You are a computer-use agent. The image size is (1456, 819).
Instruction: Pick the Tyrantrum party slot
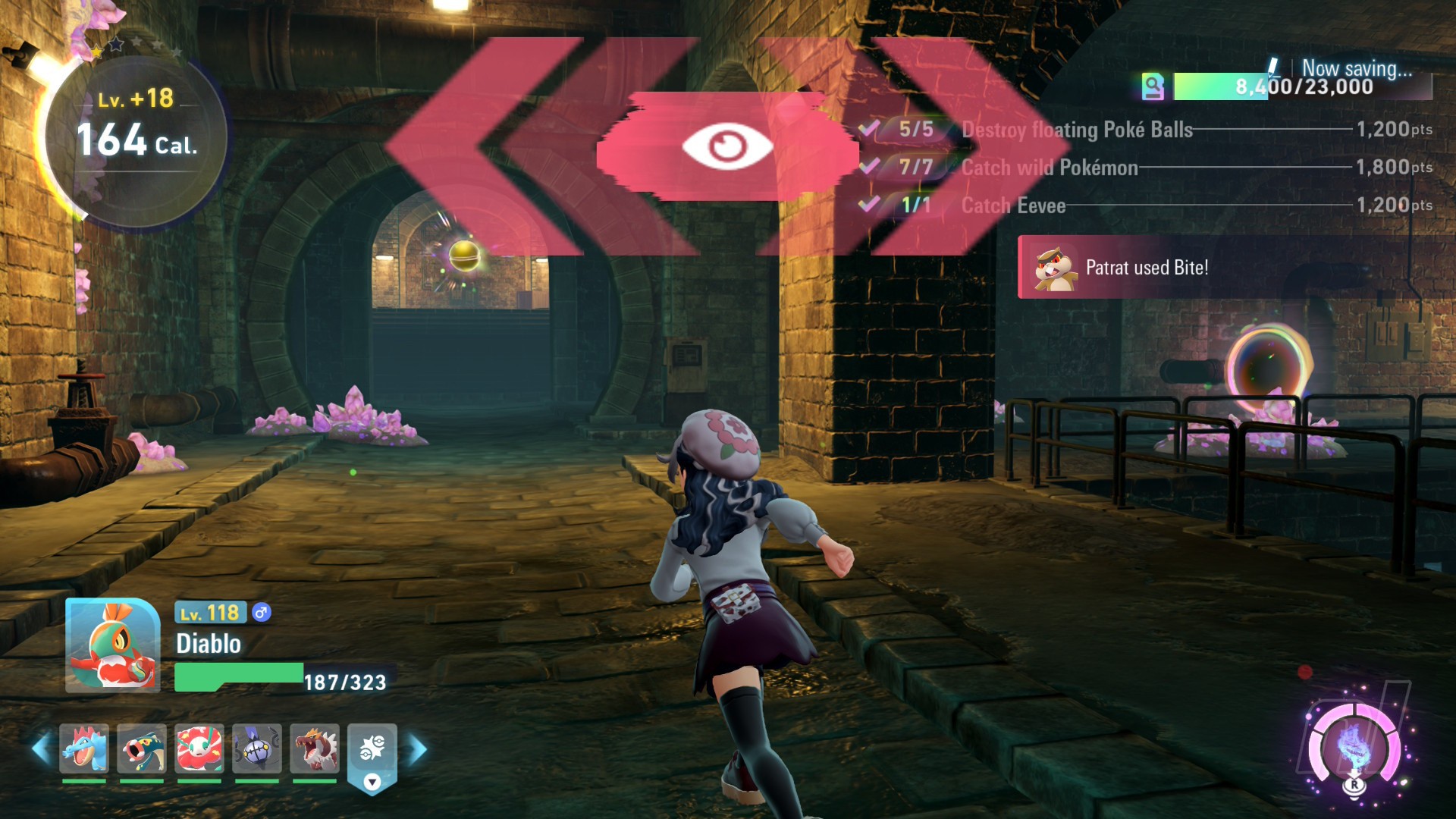click(x=315, y=748)
